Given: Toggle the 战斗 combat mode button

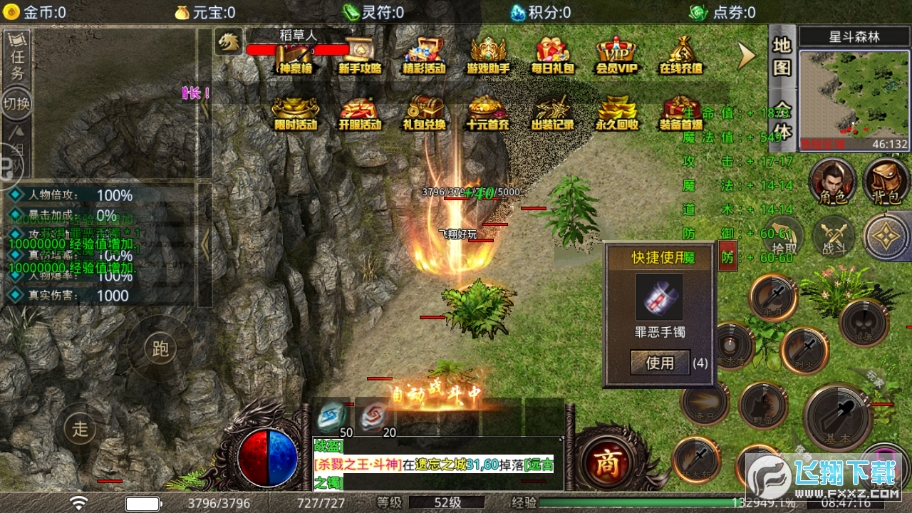Looking at the screenshot, I should (832, 237).
